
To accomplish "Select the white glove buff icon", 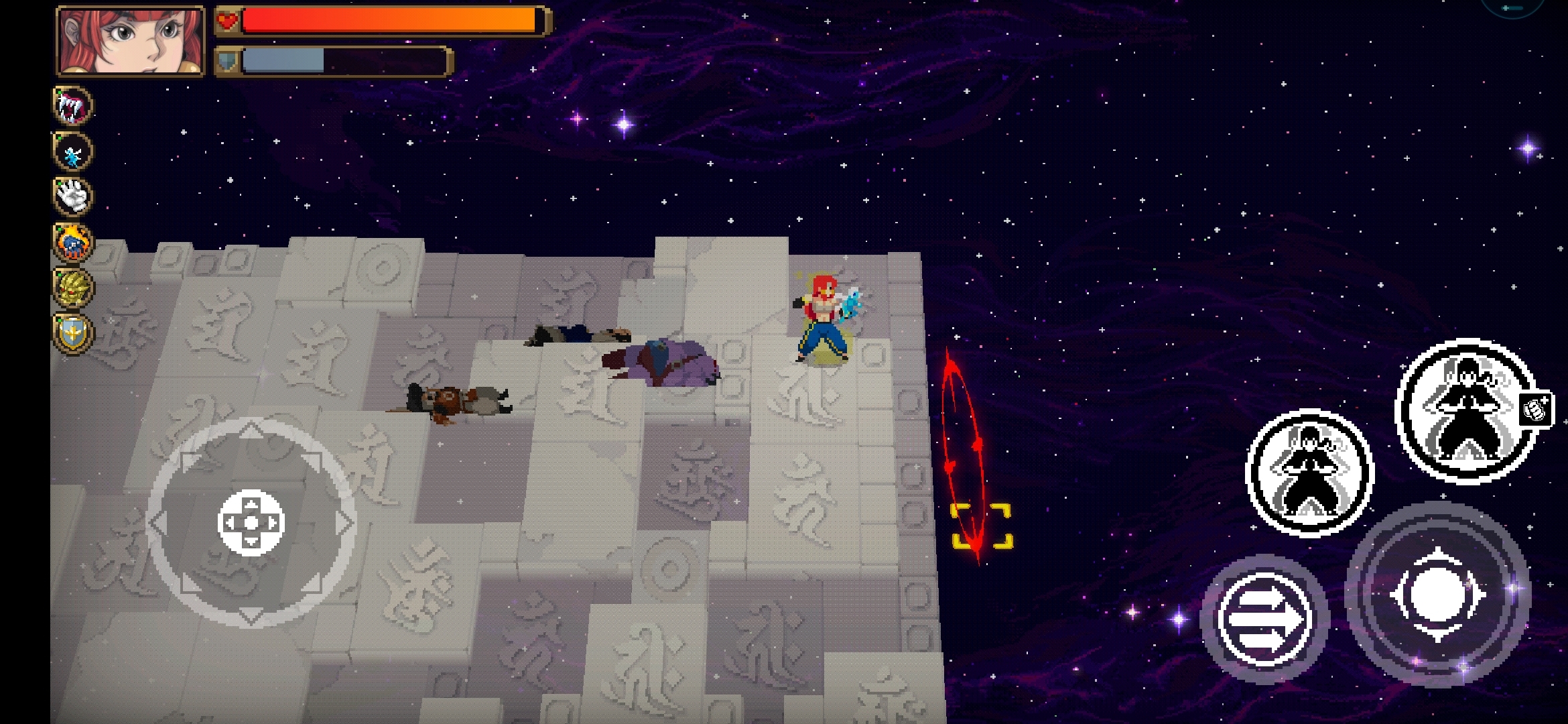I will click(72, 196).
